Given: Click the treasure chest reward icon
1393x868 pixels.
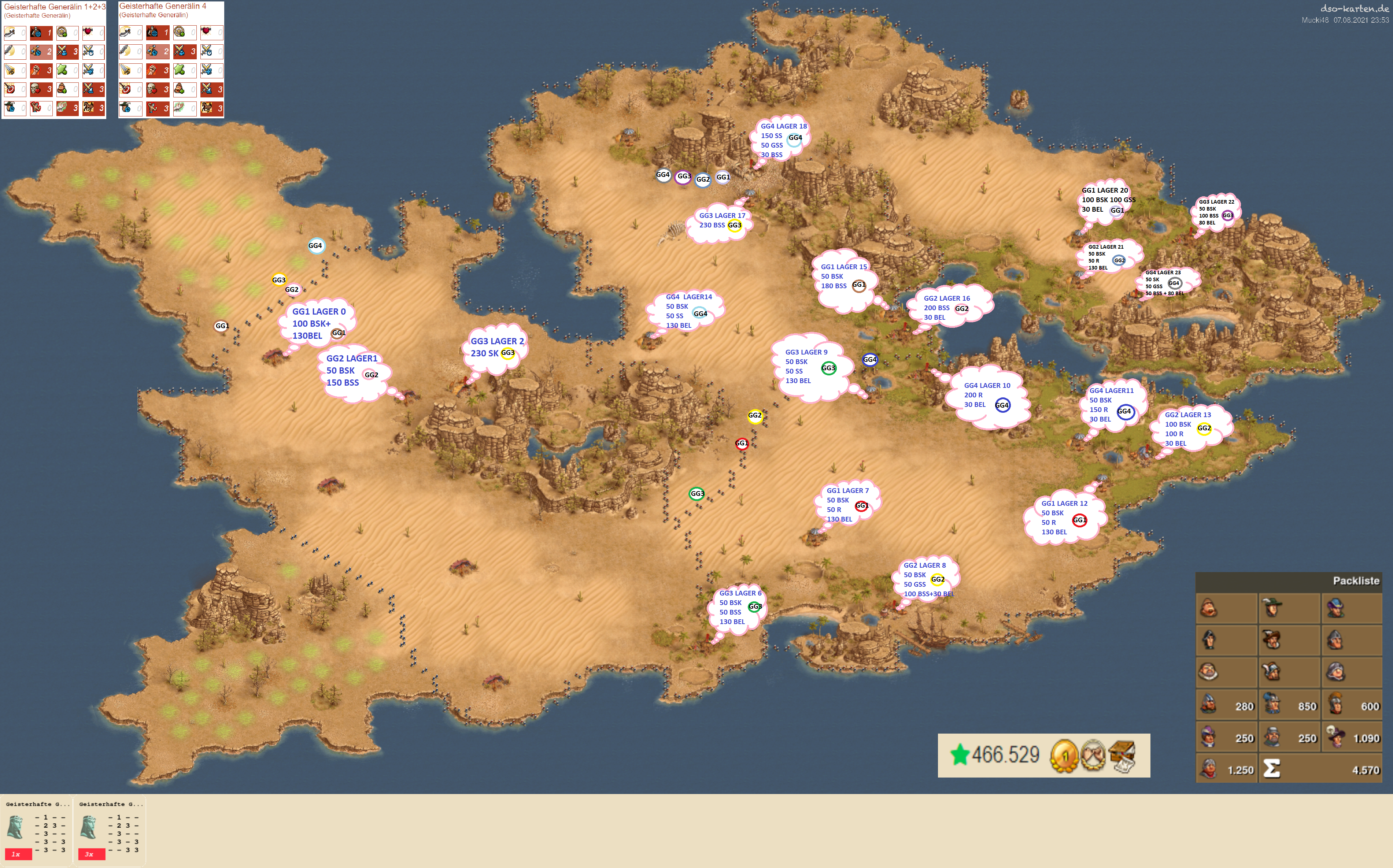Looking at the screenshot, I should 1122,756.
